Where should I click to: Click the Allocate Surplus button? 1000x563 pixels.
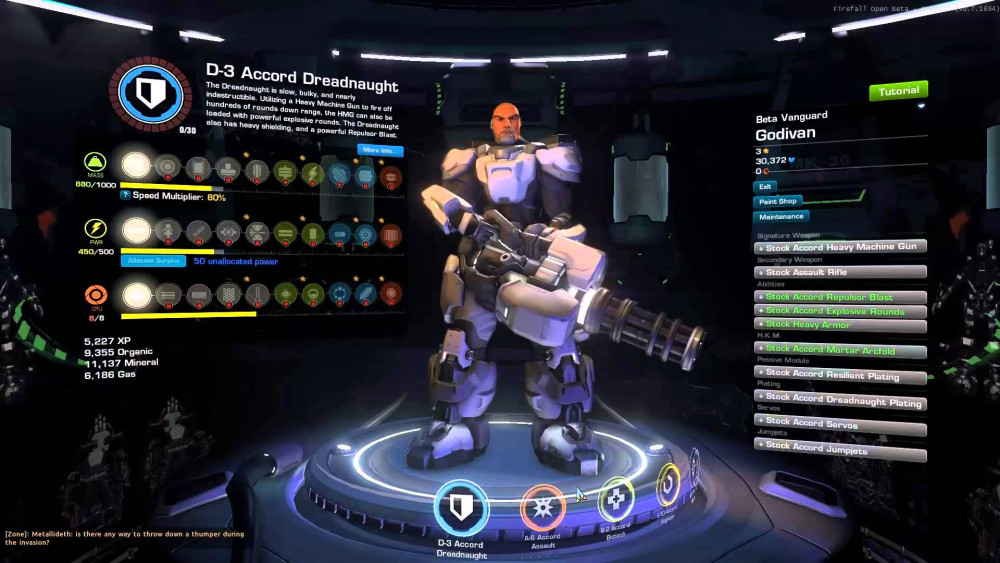[x=154, y=260]
